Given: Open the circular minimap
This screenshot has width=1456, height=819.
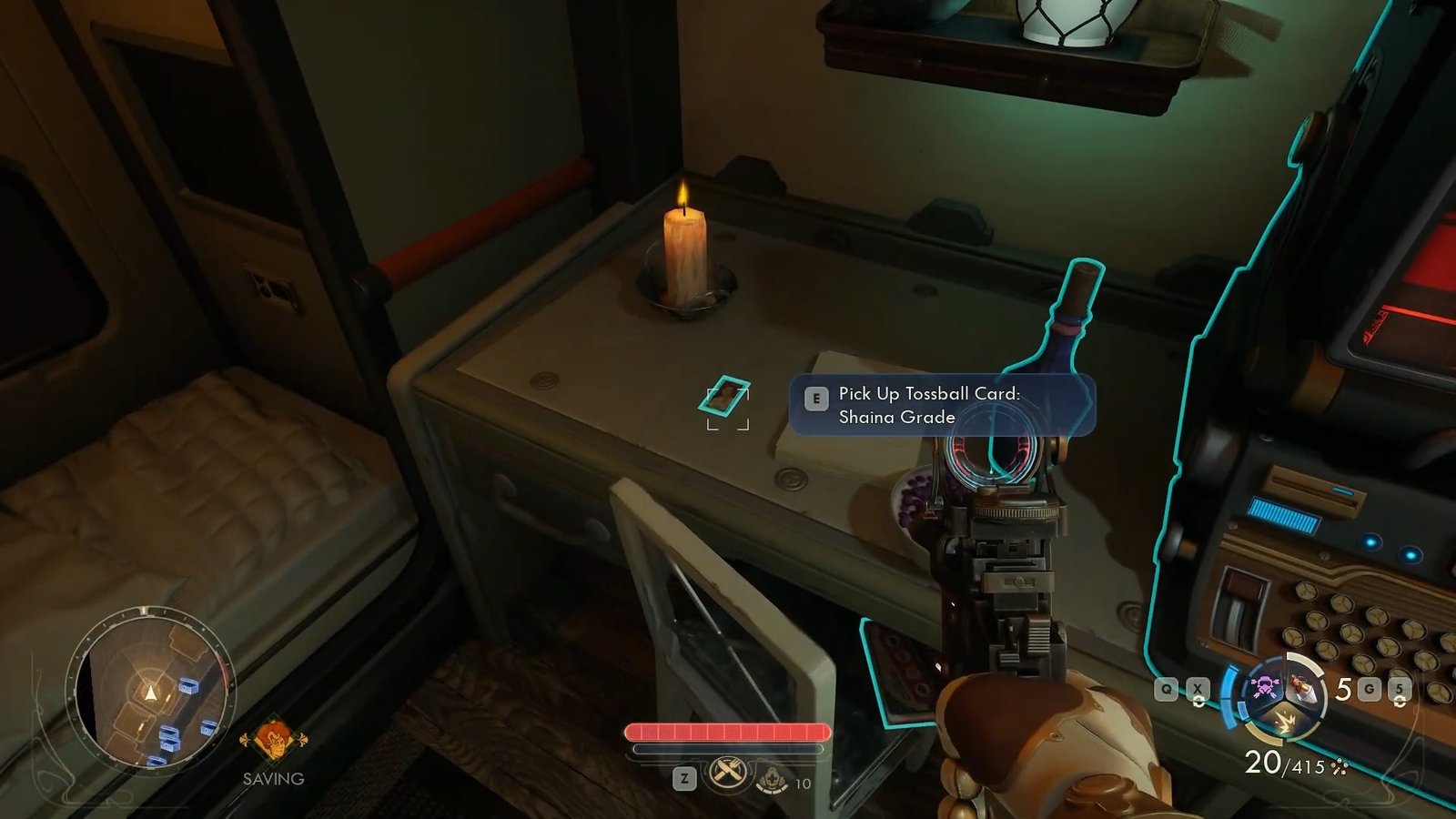Looking at the screenshot, I should pyautogui.click(x=150, y=693).
